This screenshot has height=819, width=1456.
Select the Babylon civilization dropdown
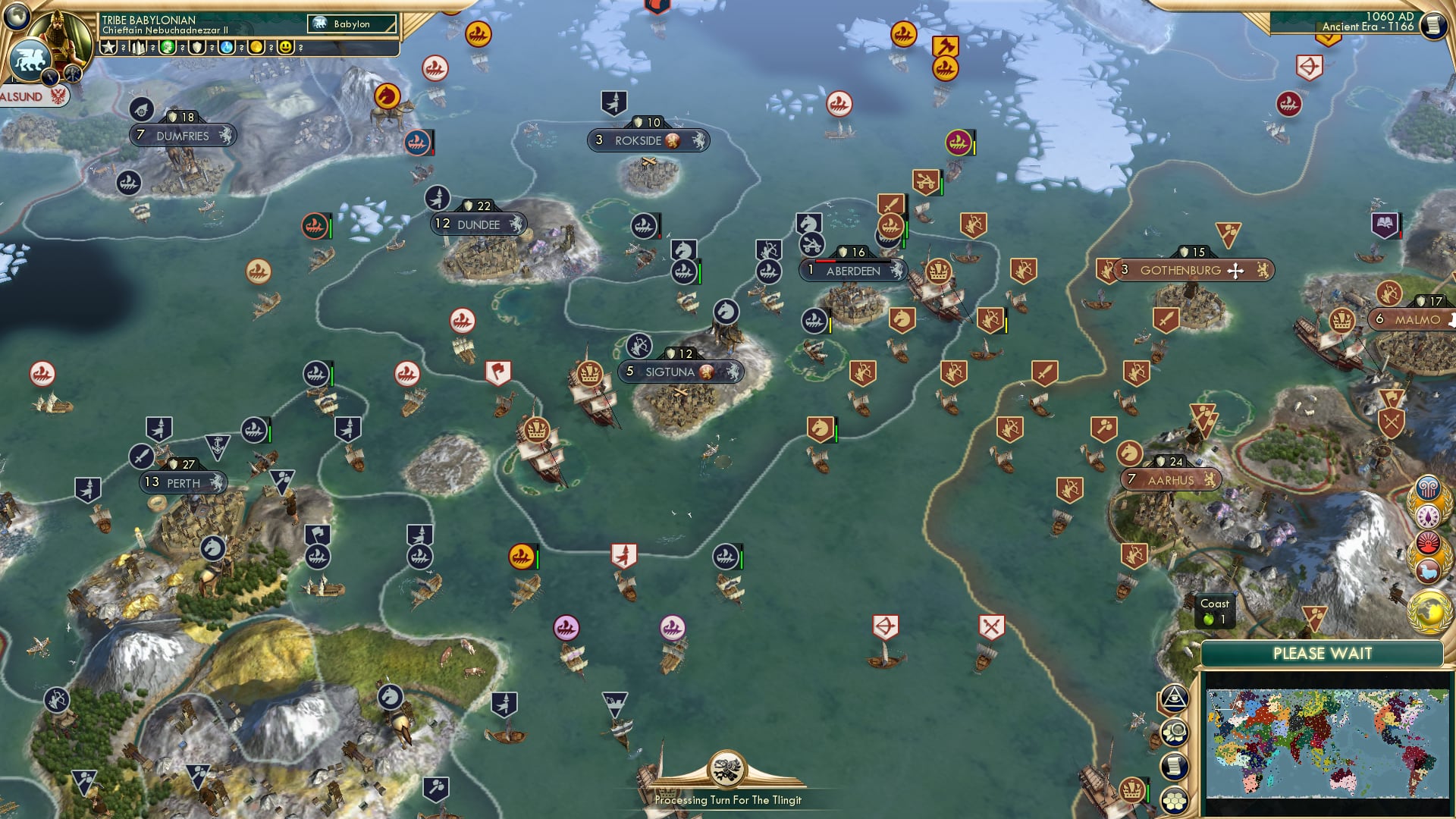click(353, 24)
